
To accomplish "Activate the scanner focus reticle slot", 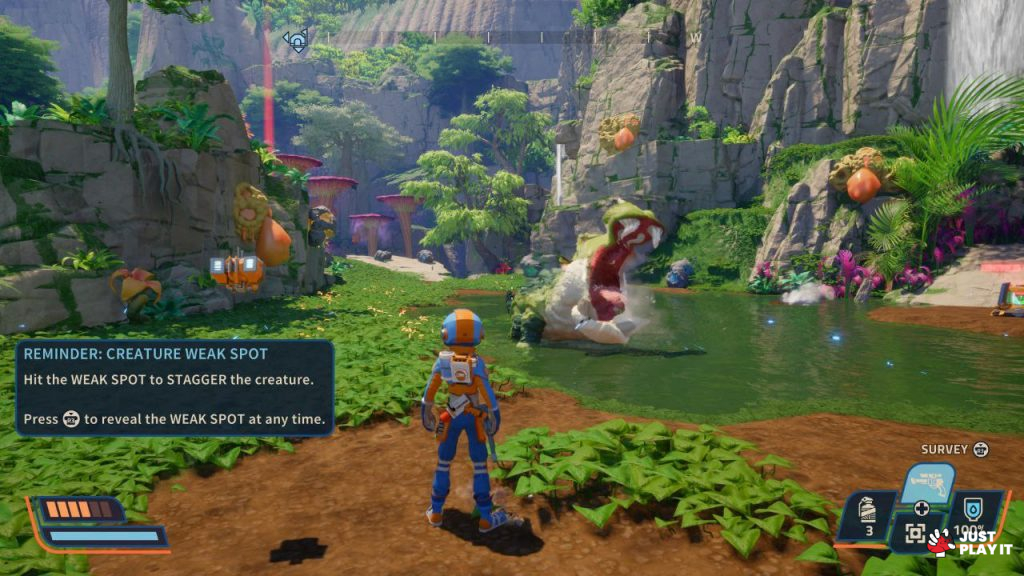I will [x=914, y=533].
